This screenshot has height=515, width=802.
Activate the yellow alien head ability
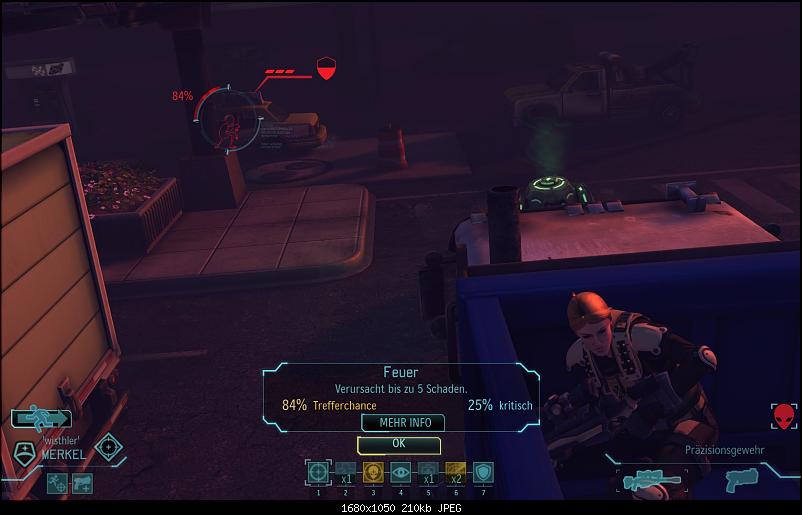tap(373, 472)
